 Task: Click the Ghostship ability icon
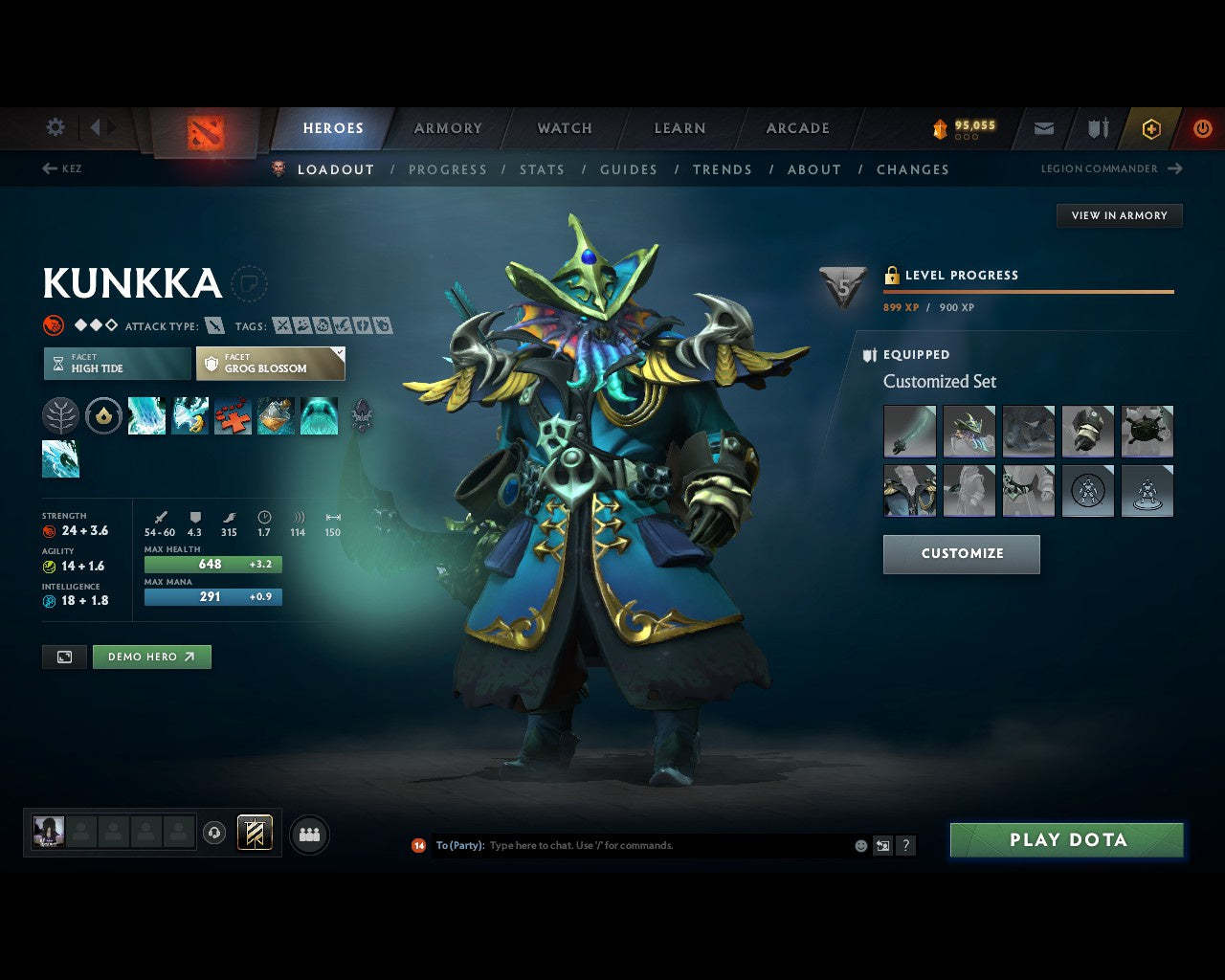pyautogui.click(x=320, y=415)
